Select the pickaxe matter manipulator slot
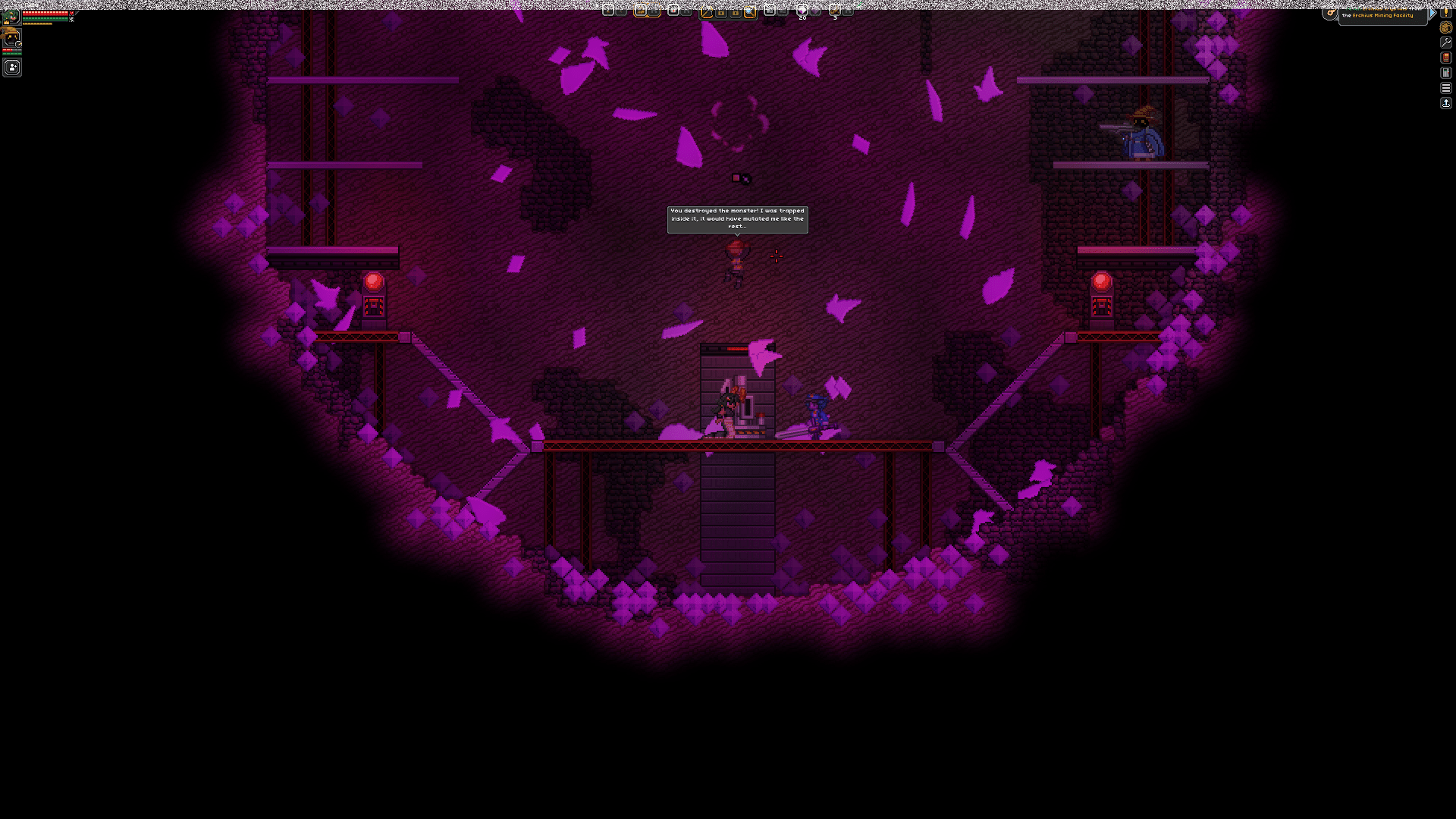This screenshot has height=819, width=1456. (x=706, y=11)
